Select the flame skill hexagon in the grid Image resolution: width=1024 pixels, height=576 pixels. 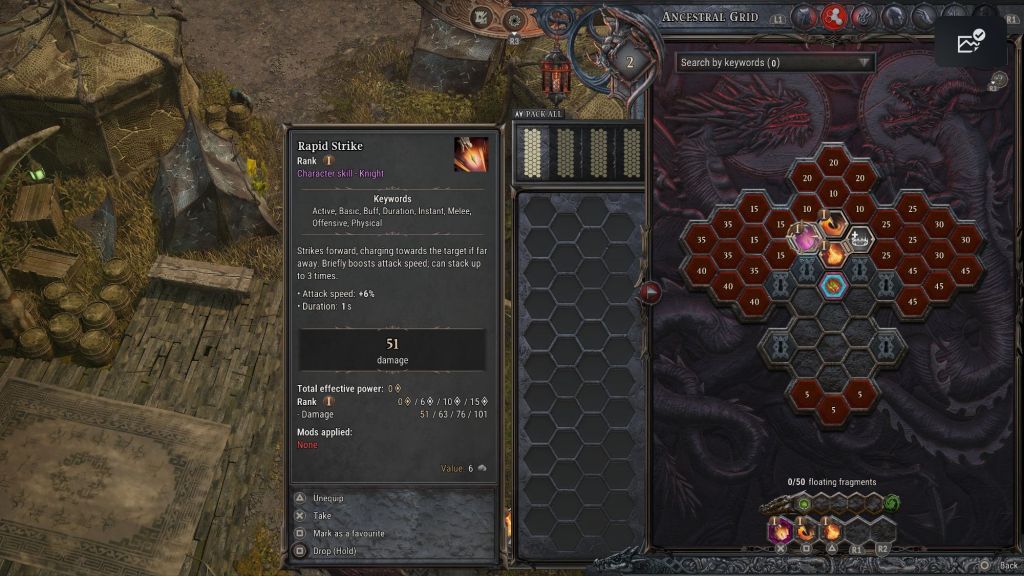[x=832, y=254]
